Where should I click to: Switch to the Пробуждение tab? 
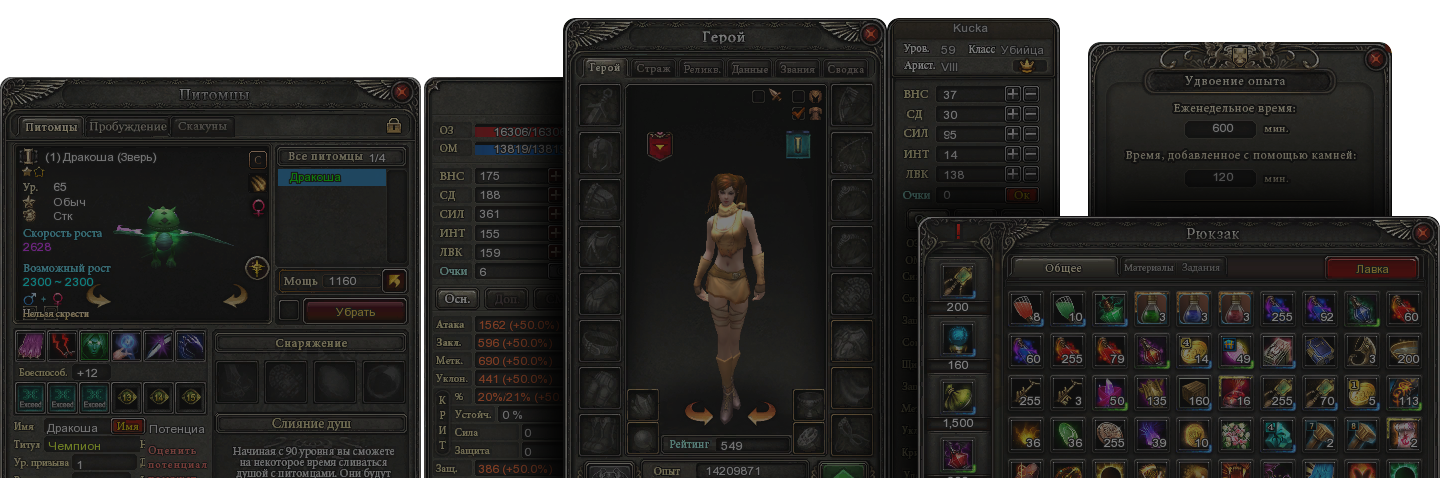[127, 127]
